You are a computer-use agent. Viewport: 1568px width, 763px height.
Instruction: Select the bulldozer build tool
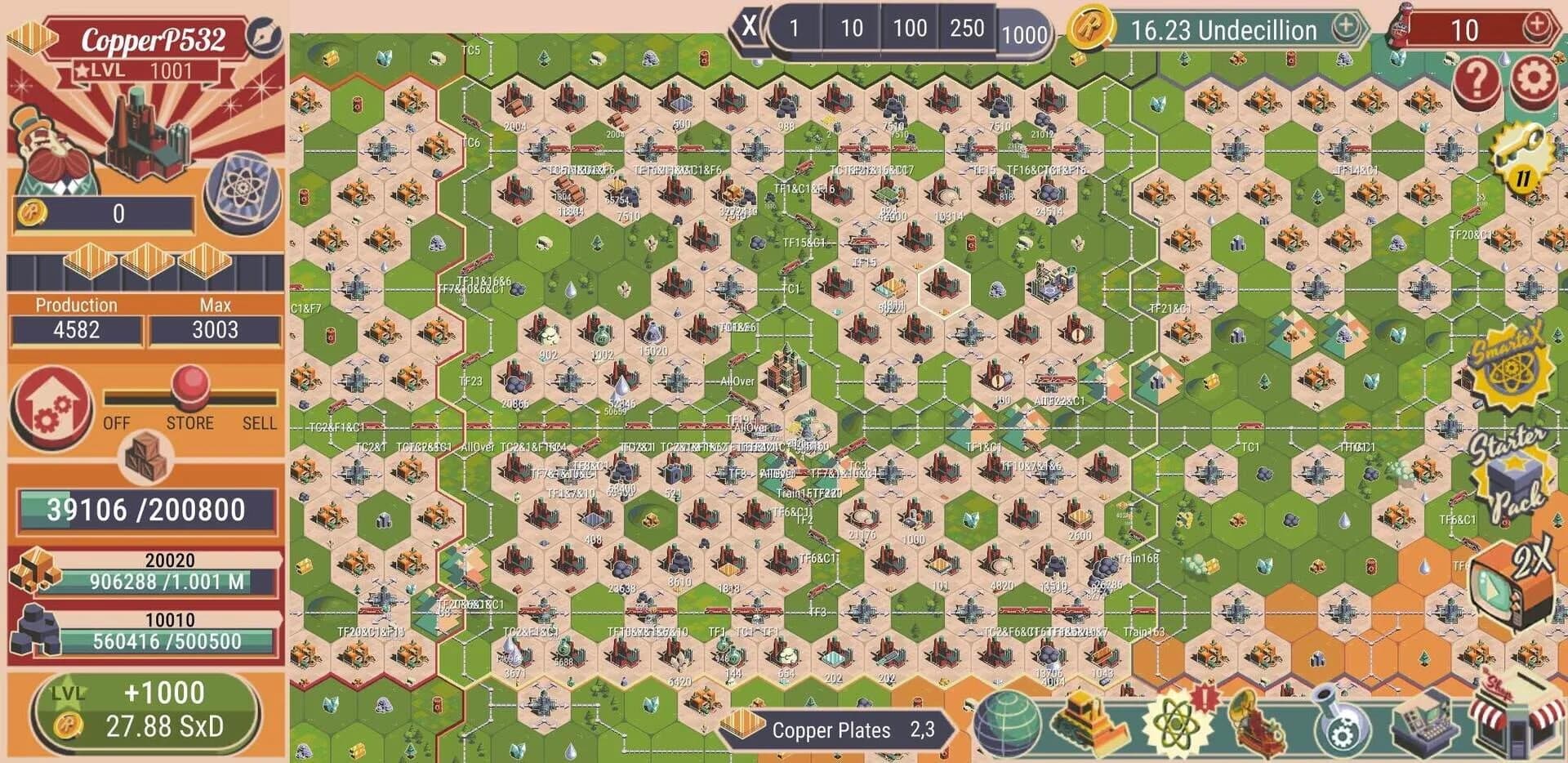click(x=1090, y=727)
